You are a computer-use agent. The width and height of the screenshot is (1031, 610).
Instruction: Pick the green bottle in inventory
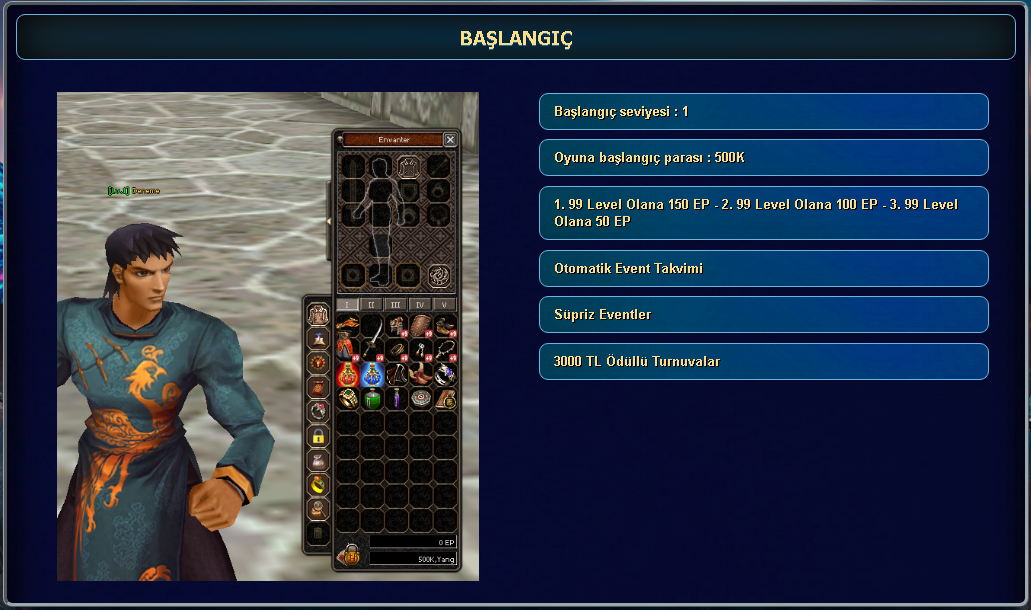point(372,398)
